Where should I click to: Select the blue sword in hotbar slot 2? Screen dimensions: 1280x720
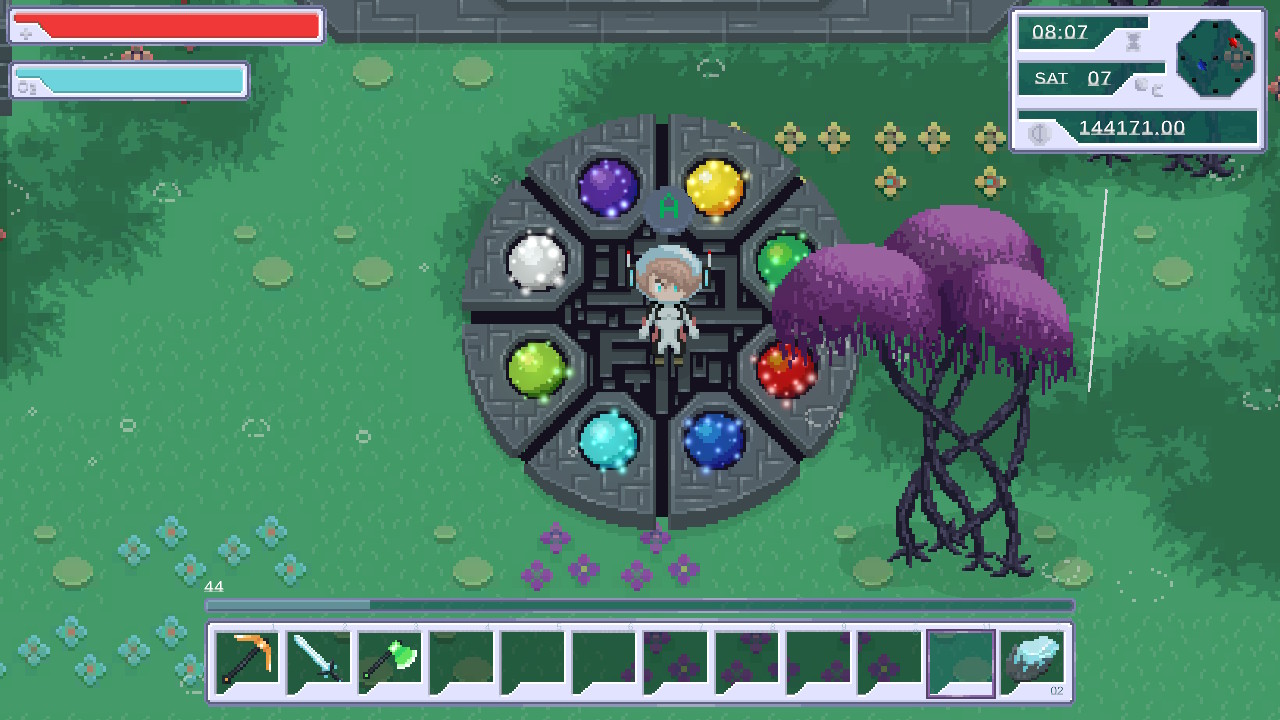(x=317, y=660)
